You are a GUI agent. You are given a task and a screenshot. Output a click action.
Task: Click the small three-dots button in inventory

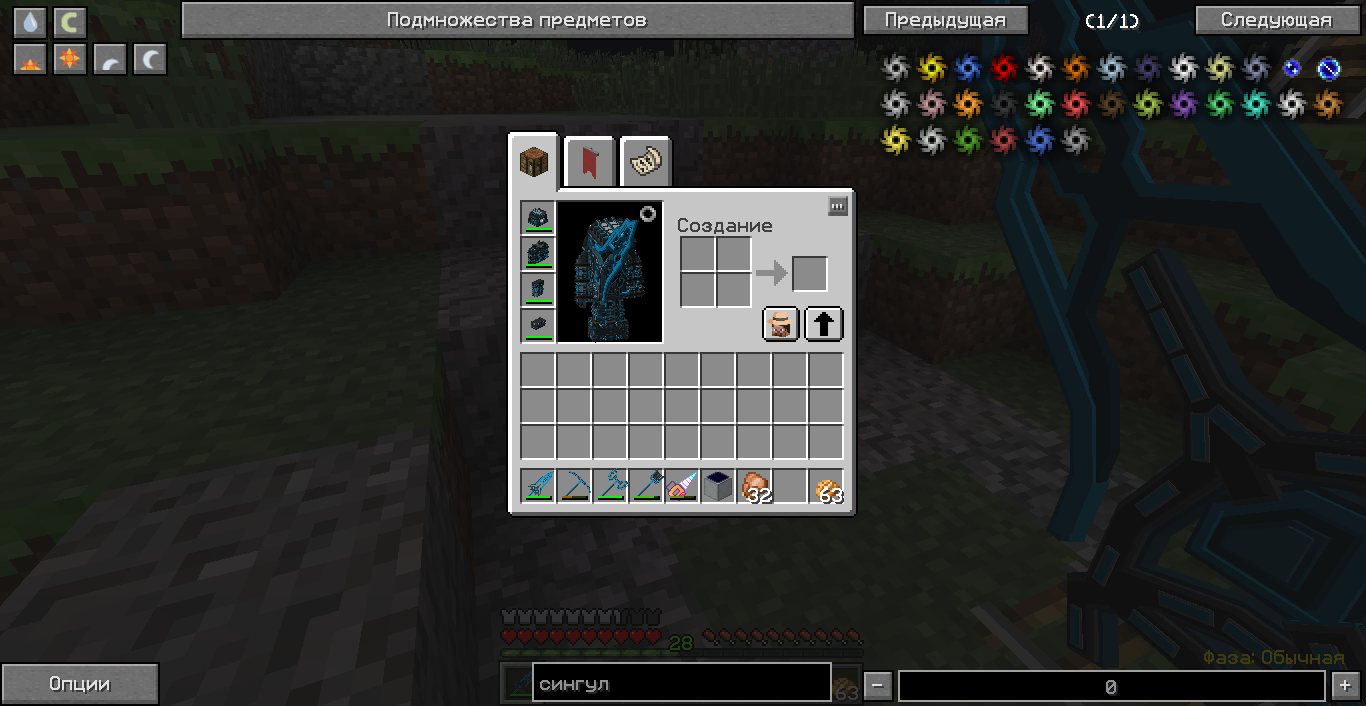838,206
